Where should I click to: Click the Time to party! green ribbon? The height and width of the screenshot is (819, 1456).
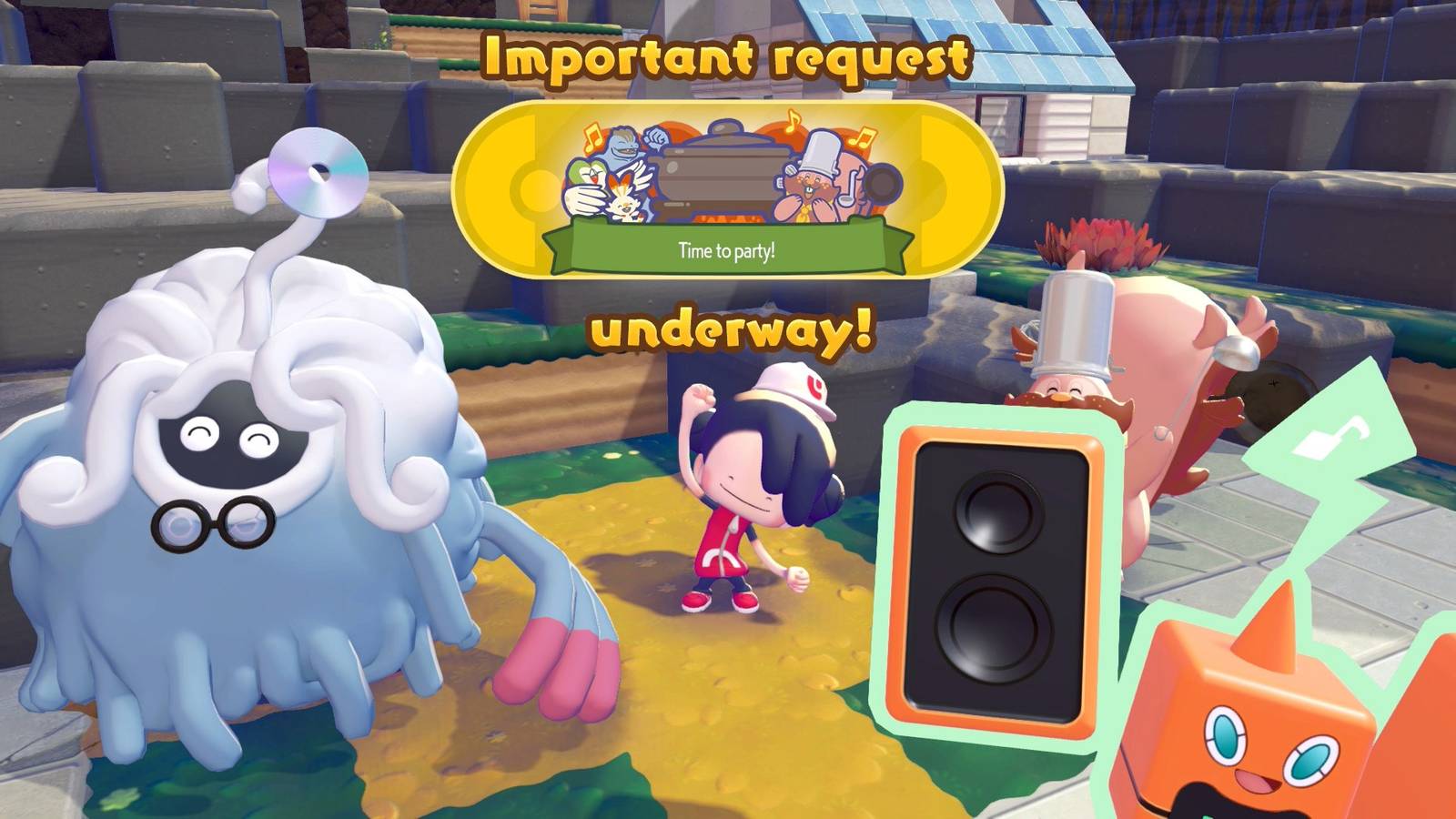[728, 248]
